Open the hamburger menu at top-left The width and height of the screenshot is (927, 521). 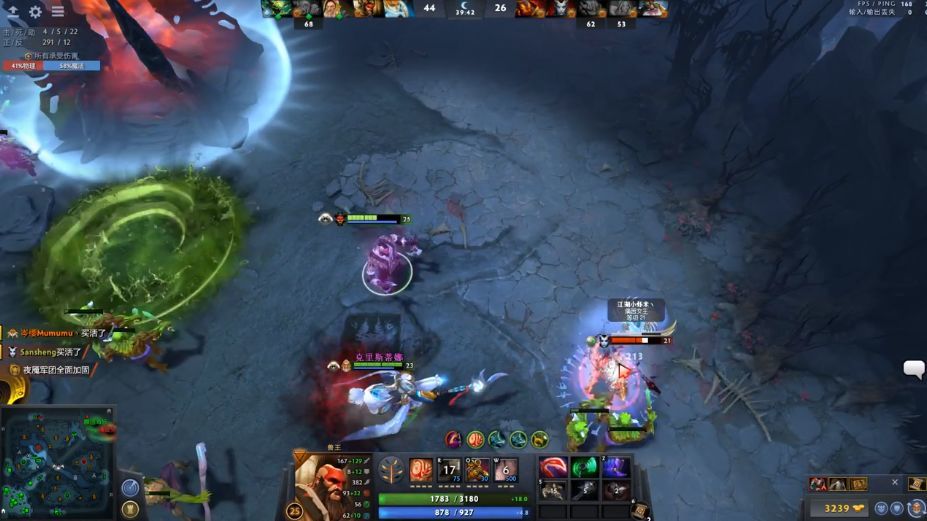click(x=58, y=11)
